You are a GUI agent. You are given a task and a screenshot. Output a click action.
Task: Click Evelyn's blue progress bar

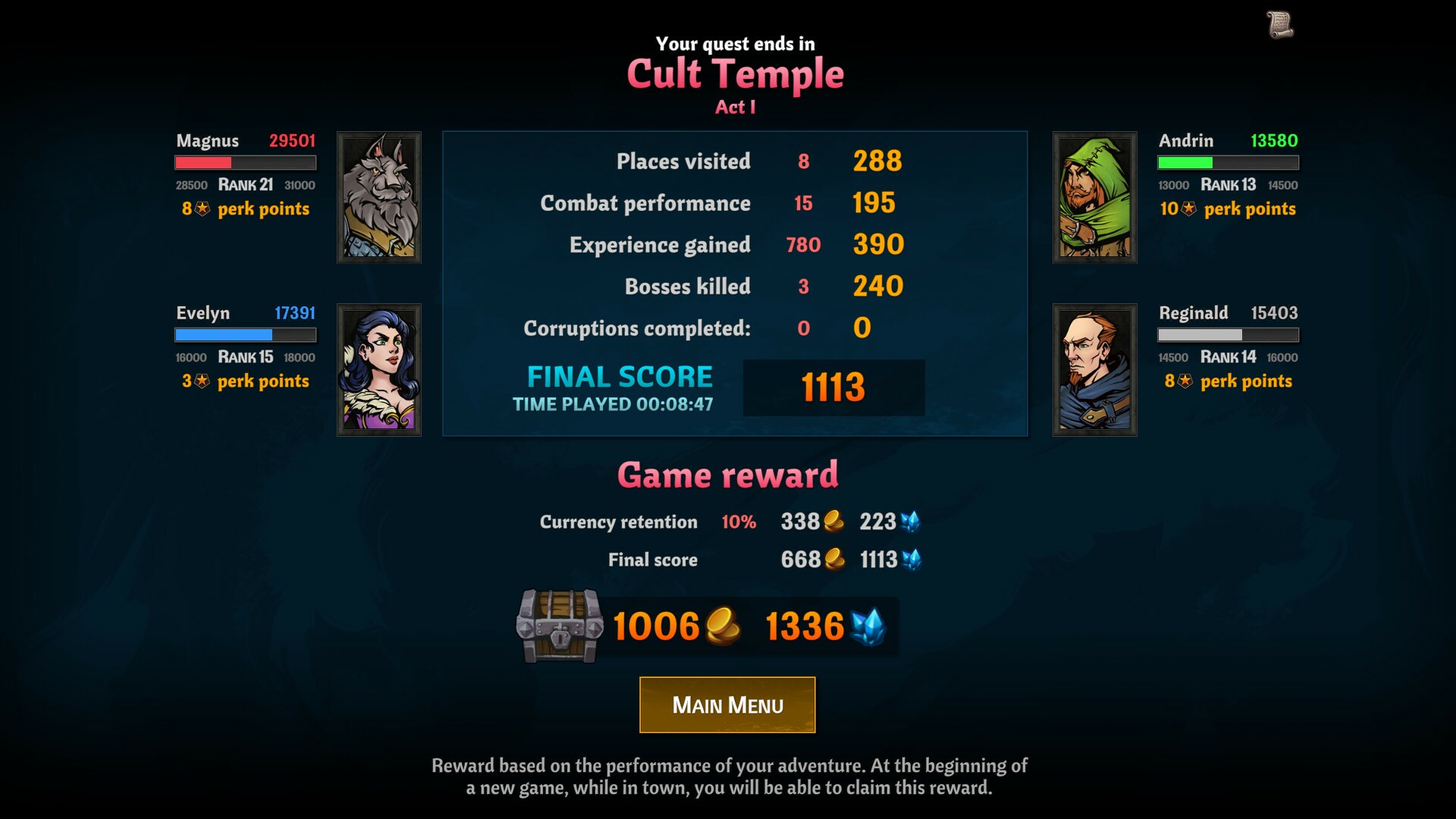tap(245, 334)
